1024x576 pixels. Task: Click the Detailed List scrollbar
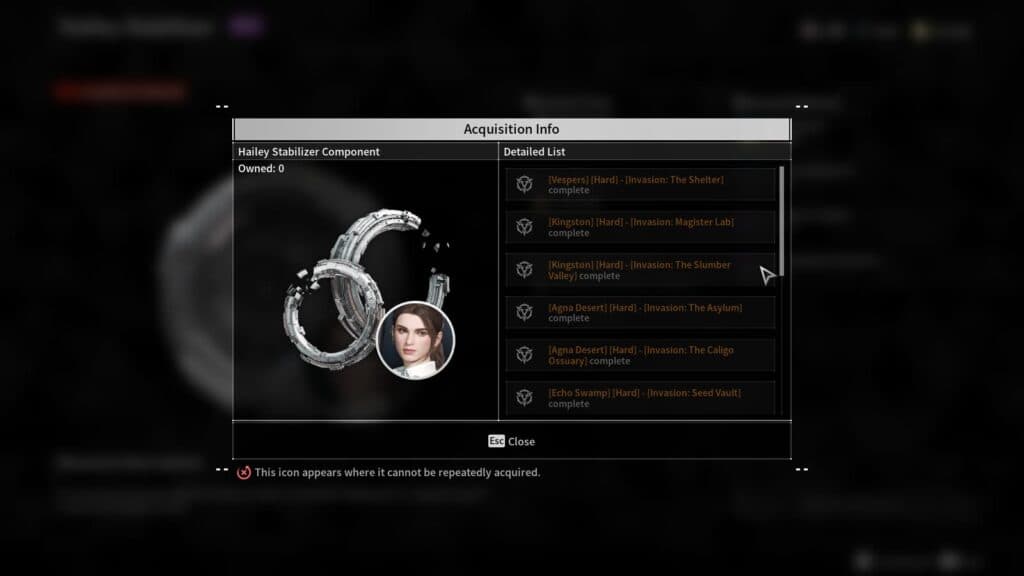point(782,220)
